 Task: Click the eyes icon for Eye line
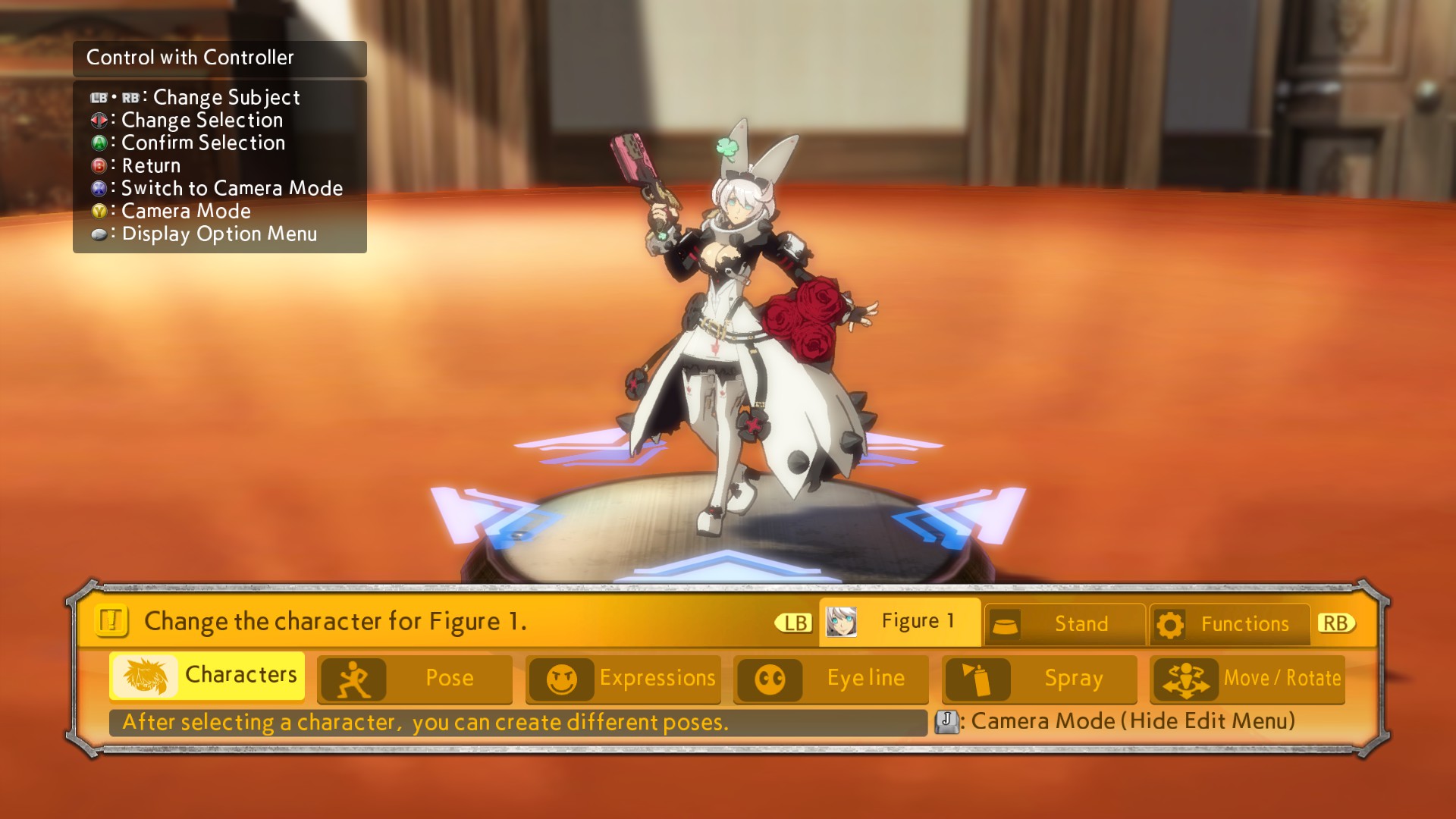pyautogui.click(x=770, y=679)
